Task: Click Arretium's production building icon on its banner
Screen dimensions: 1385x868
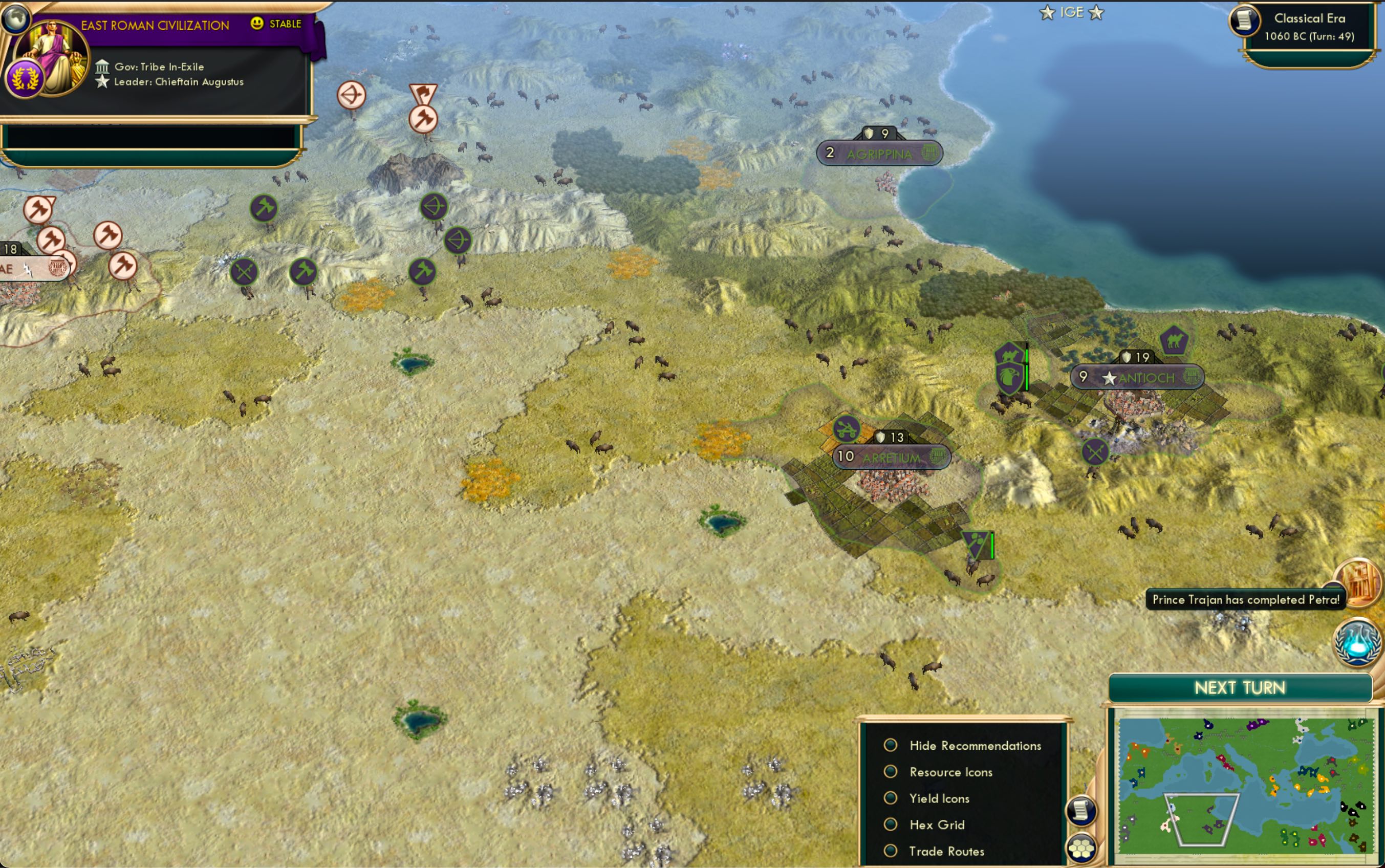Action: click(x=938, y=457)
